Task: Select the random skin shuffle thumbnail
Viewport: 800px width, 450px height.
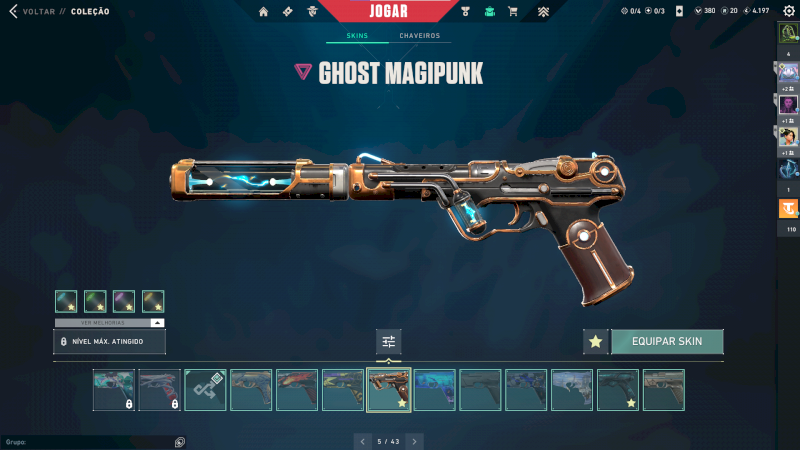Action: coord(205,390)
